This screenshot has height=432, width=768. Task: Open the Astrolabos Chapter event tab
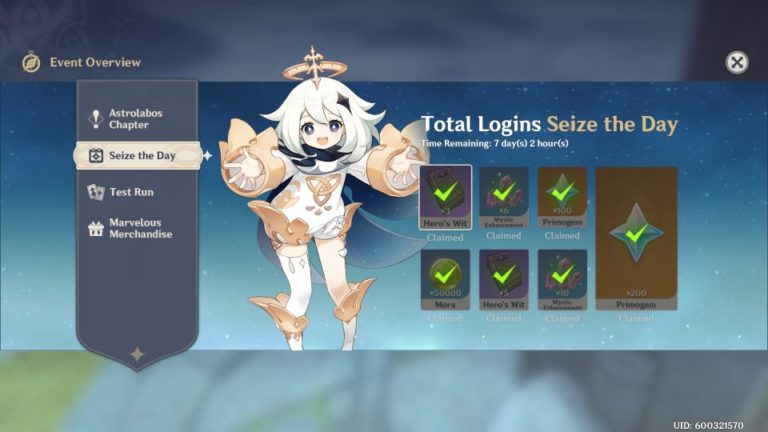[x=136, y=119]
